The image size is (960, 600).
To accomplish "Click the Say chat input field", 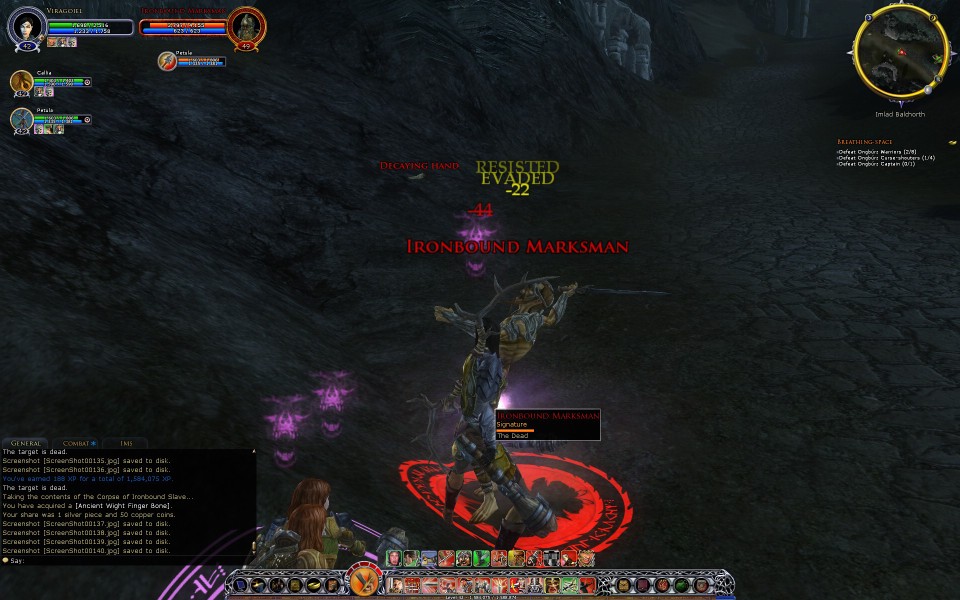I will (x=130, y=560).
